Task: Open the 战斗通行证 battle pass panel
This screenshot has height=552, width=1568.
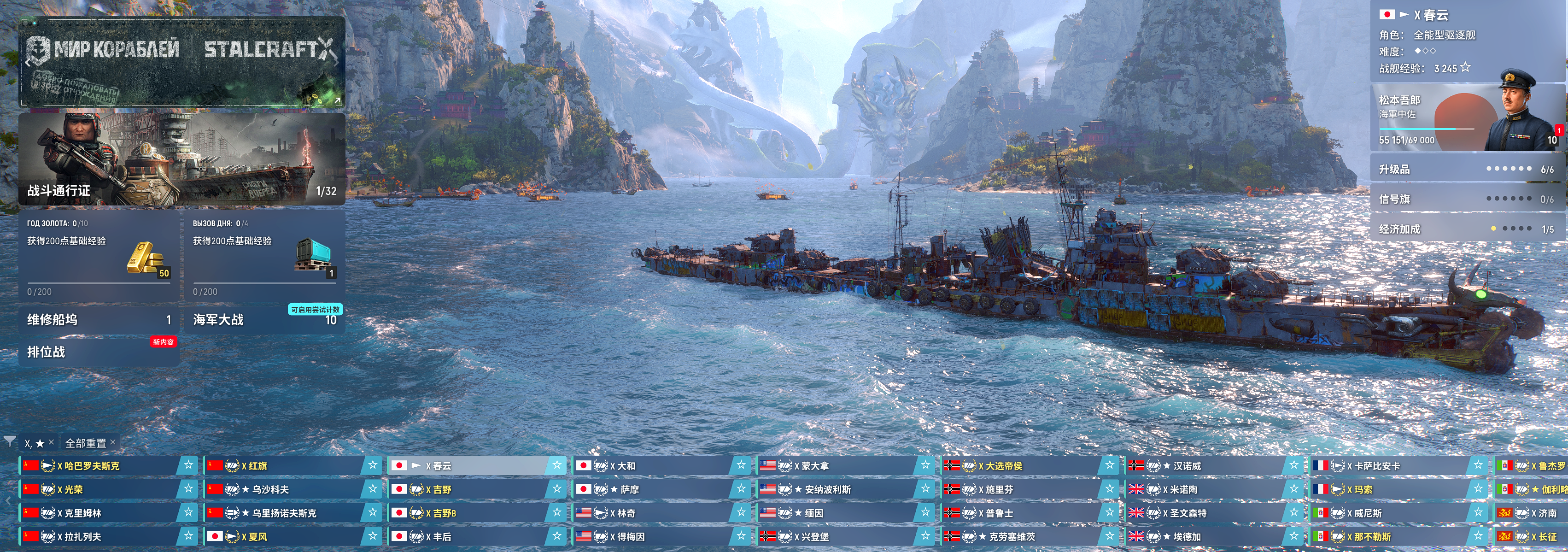Action: pyautogui.click(x=181, y=158)
